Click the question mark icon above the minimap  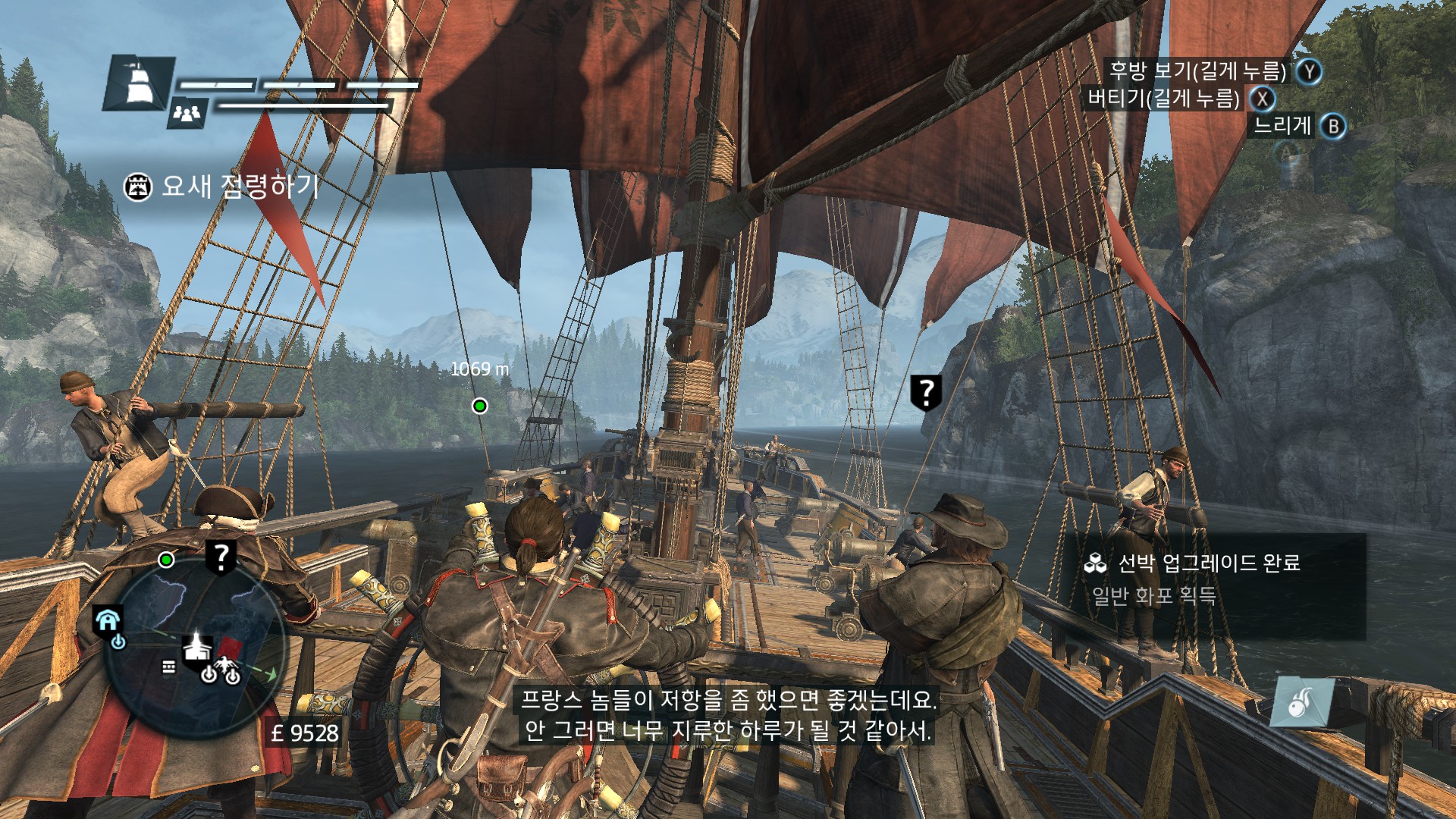pyautogui.click(x=221, y=557)
